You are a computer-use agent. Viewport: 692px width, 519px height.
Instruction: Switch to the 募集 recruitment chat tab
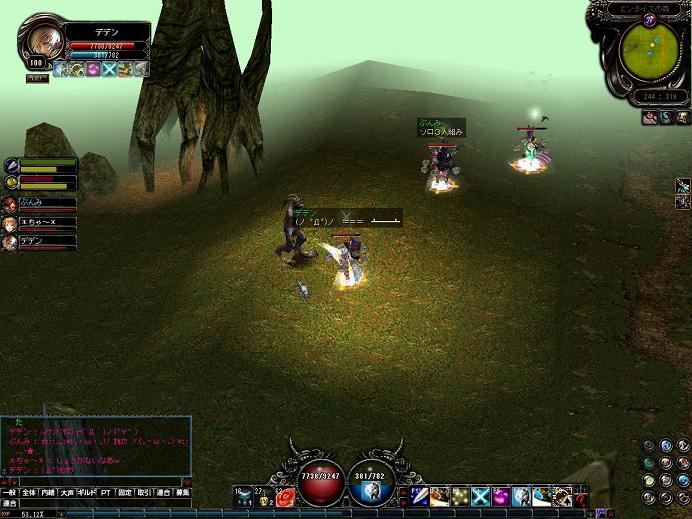click(182, 492)
